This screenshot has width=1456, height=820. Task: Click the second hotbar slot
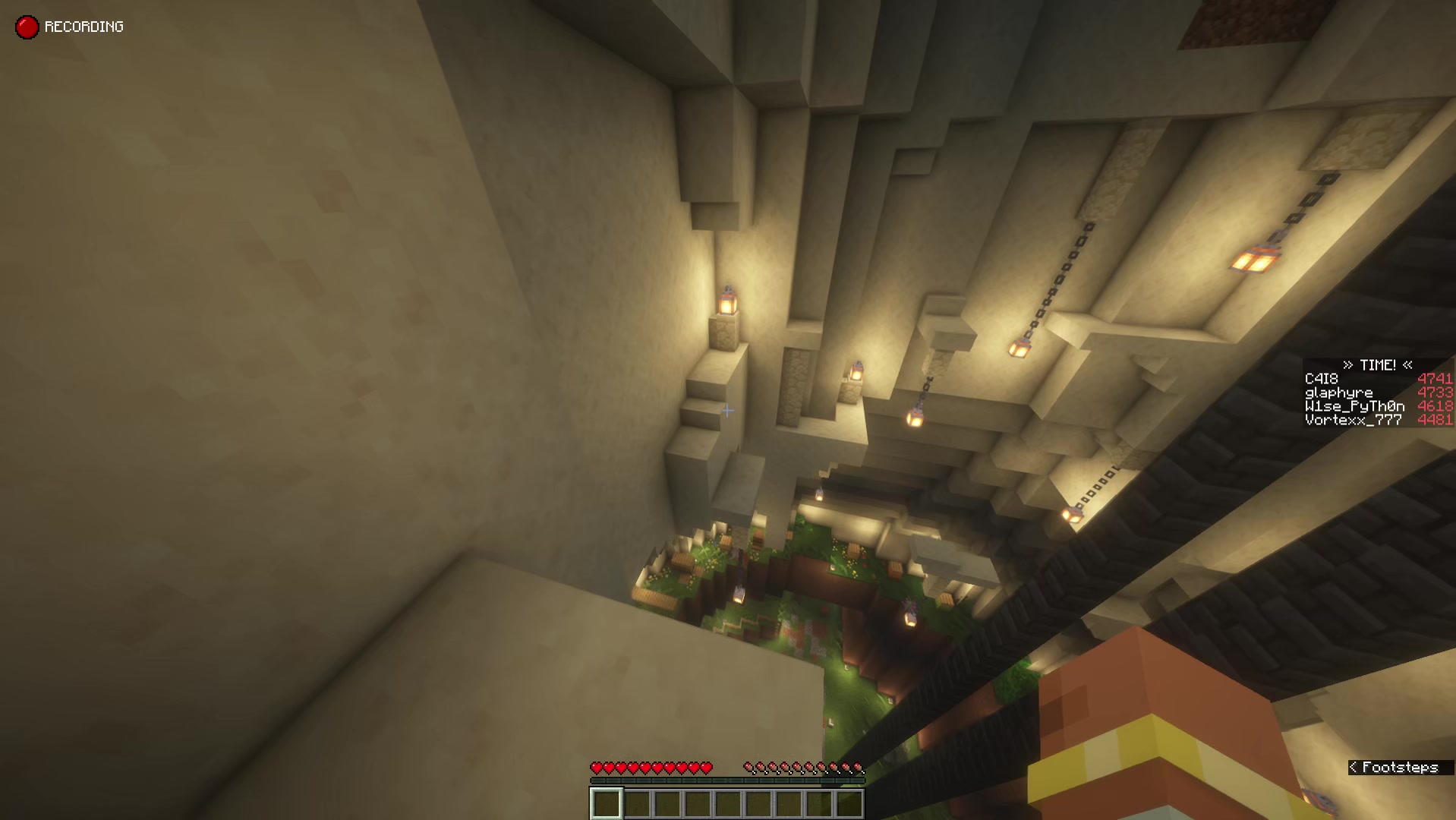(x=635, y=802)
